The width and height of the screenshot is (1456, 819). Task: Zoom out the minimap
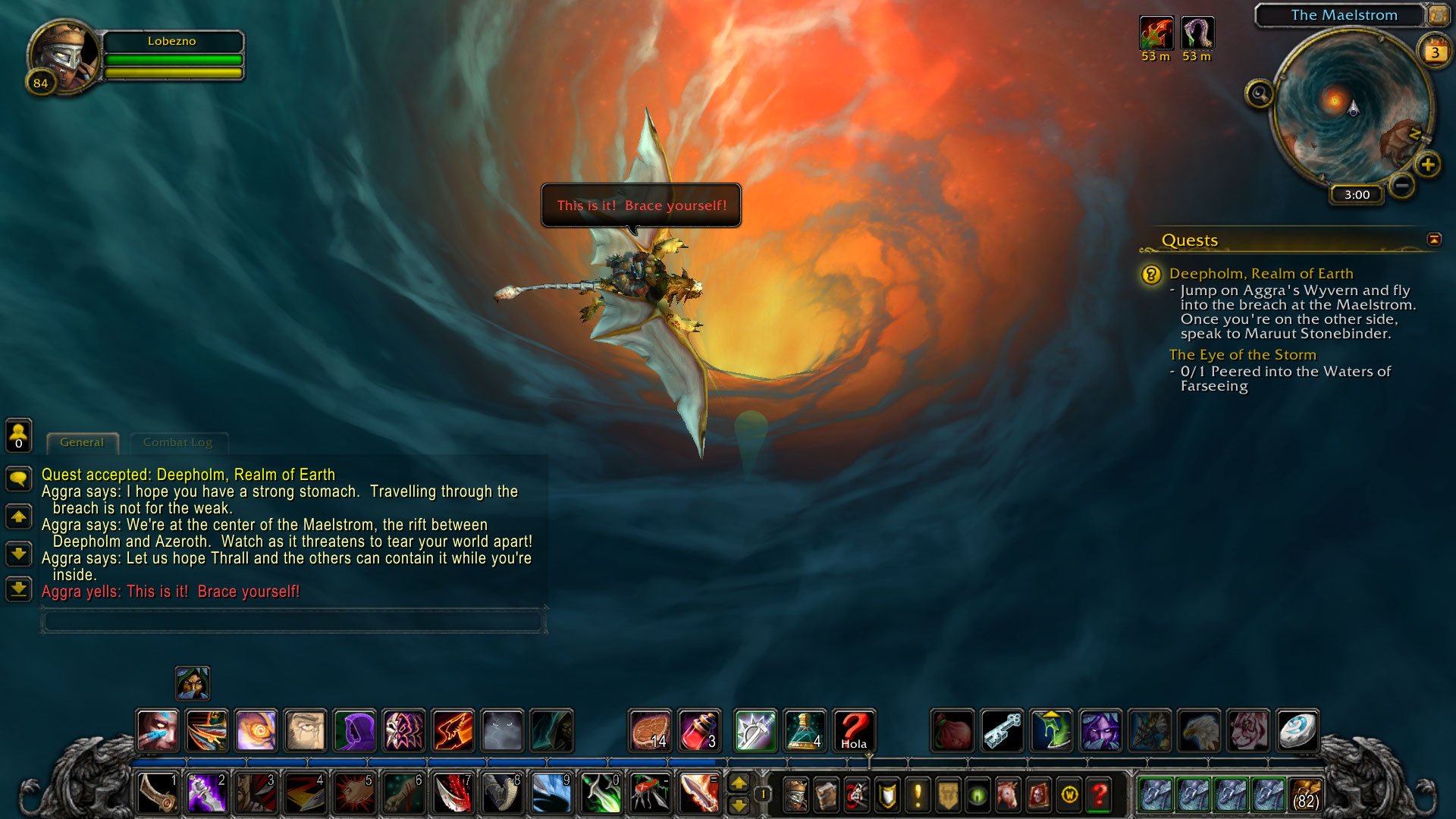1402,184
